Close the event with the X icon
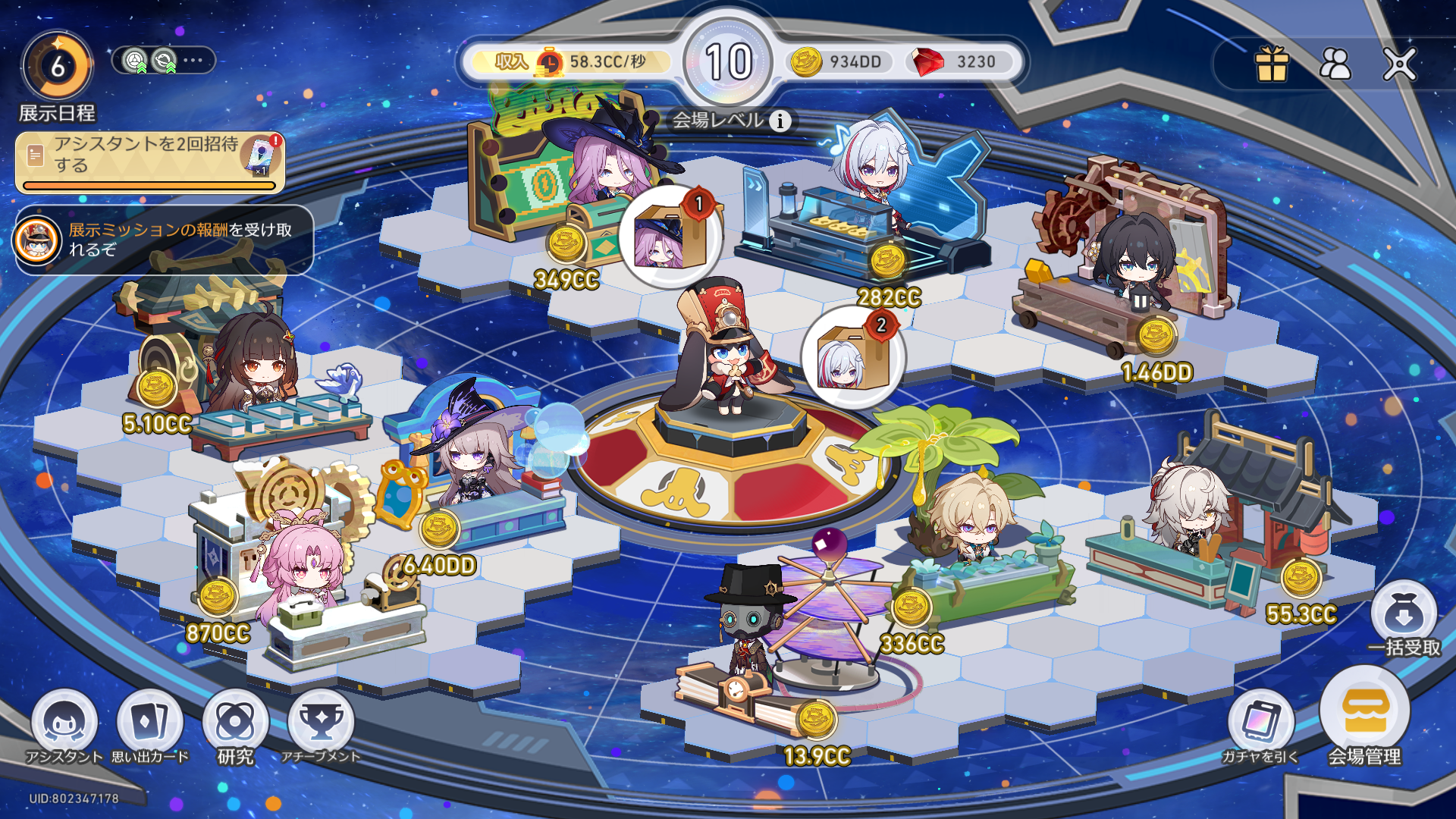This screenshot has height=819, width=1456. click(1399, 64)
